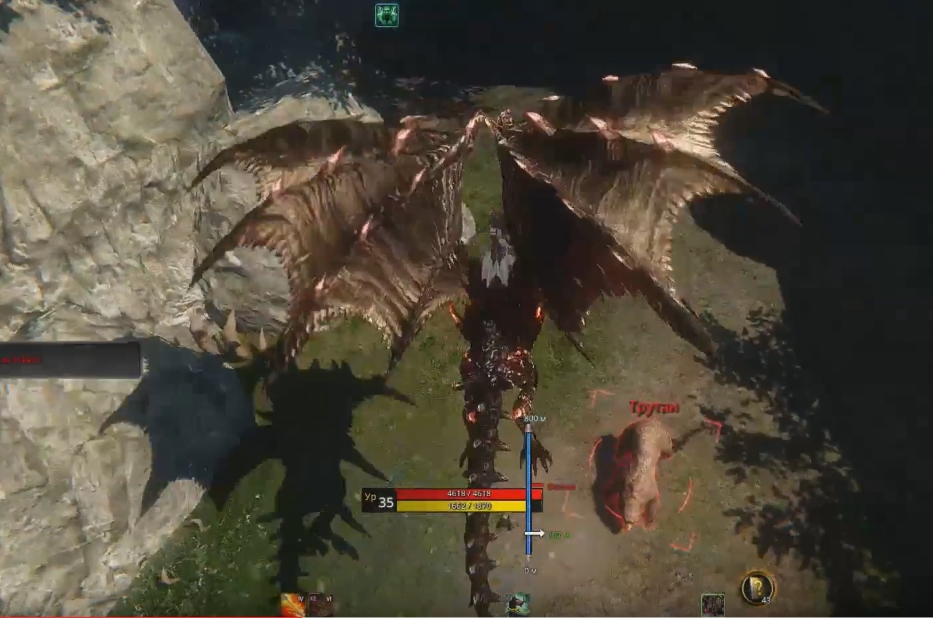Click the green buff icon at top
Viewport: 933px width, 618px height.
point(386,15)
